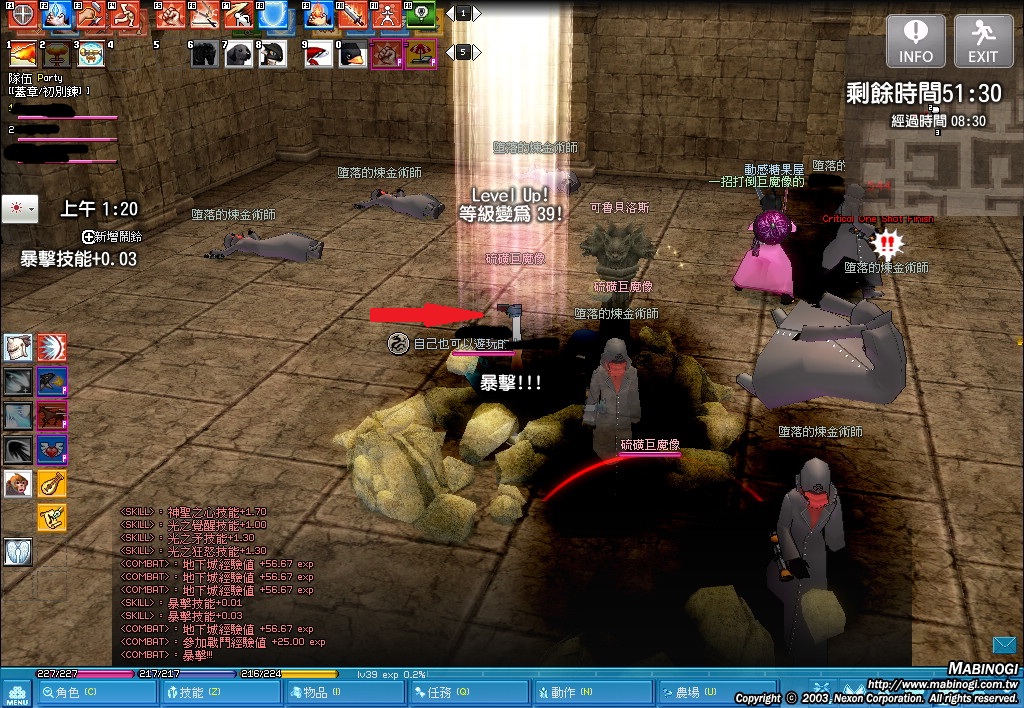Activate the F1 round shield skill

(23, 14)
